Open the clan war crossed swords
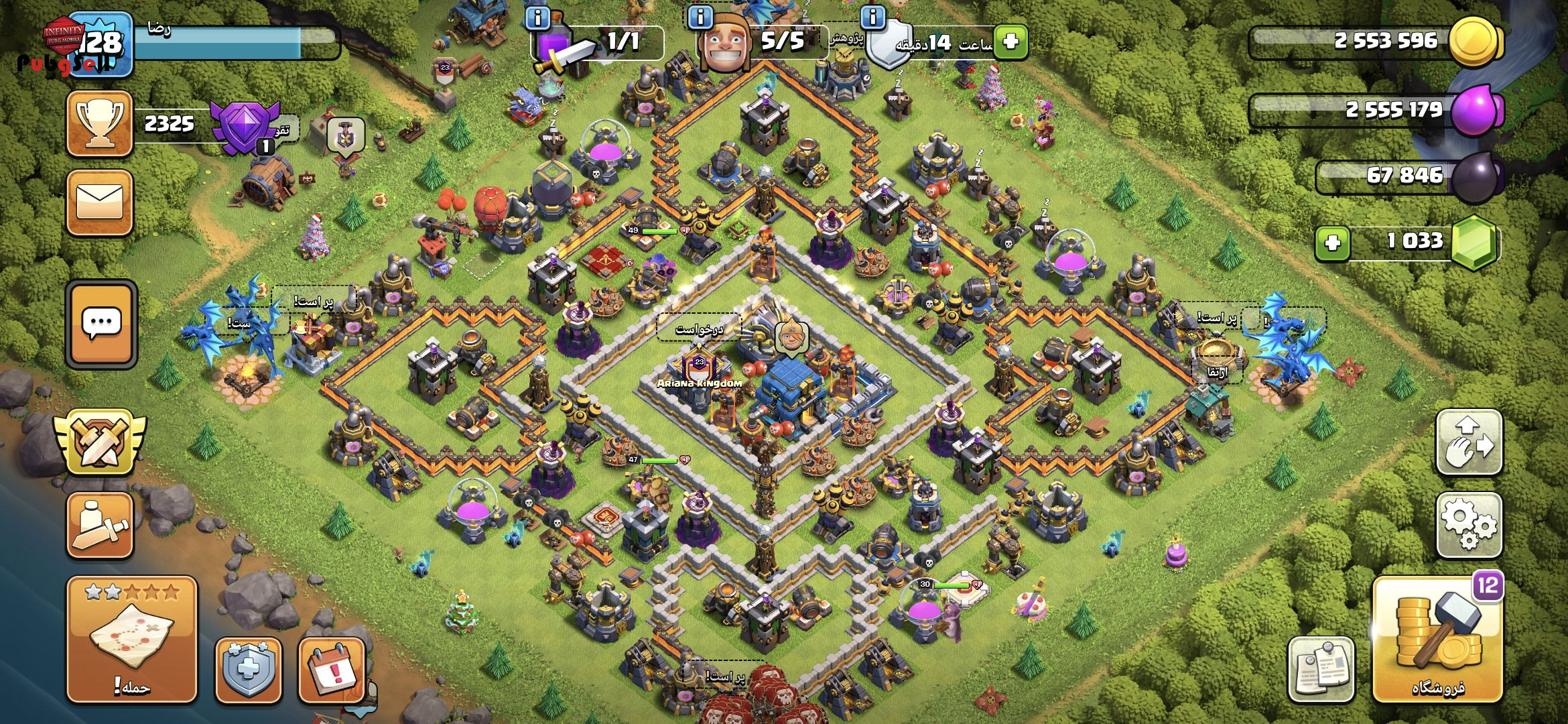Screen dimensions: 1568x724 tap(100, 442)
